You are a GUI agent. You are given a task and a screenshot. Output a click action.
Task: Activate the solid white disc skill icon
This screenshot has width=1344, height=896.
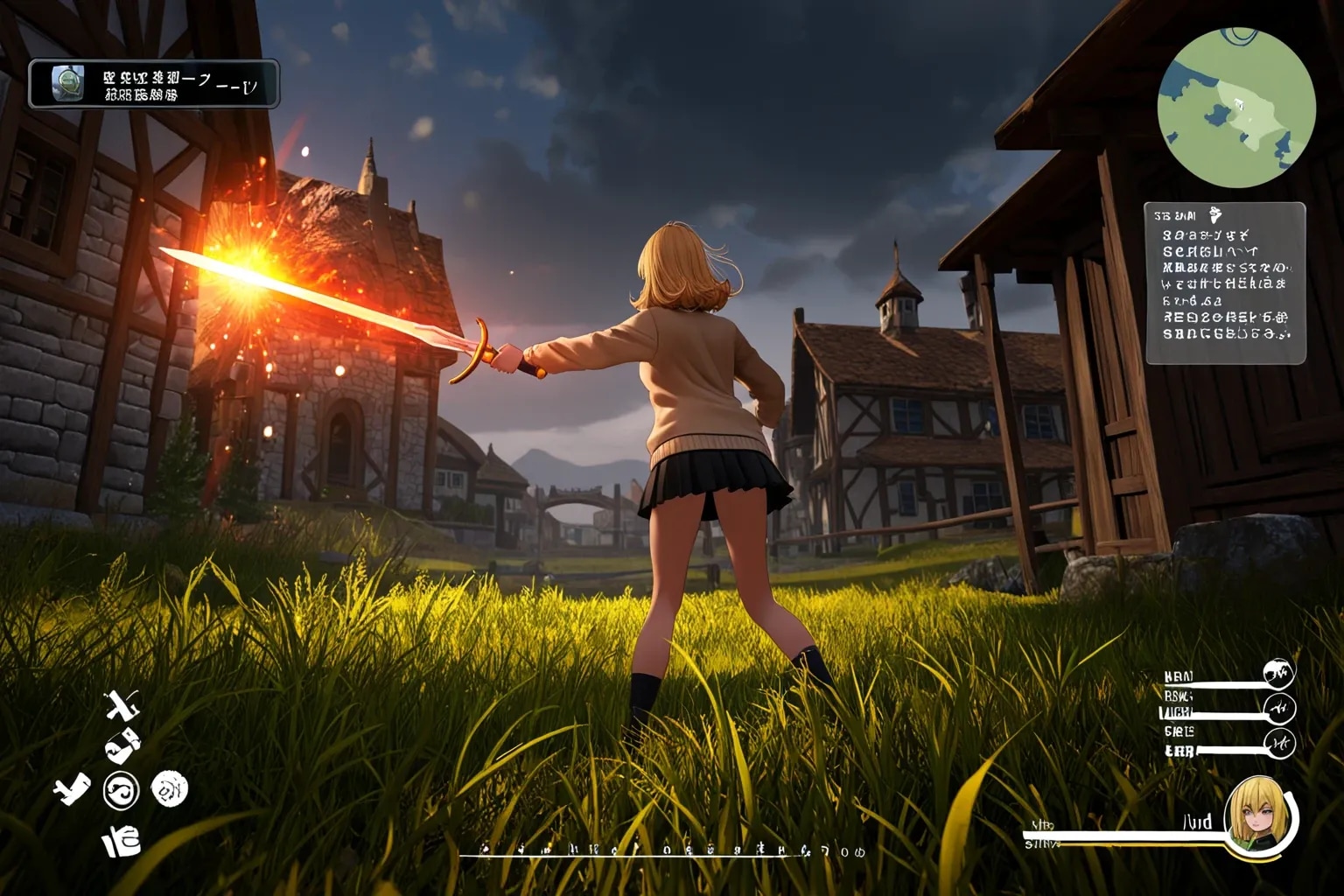[x=170, y=789]
